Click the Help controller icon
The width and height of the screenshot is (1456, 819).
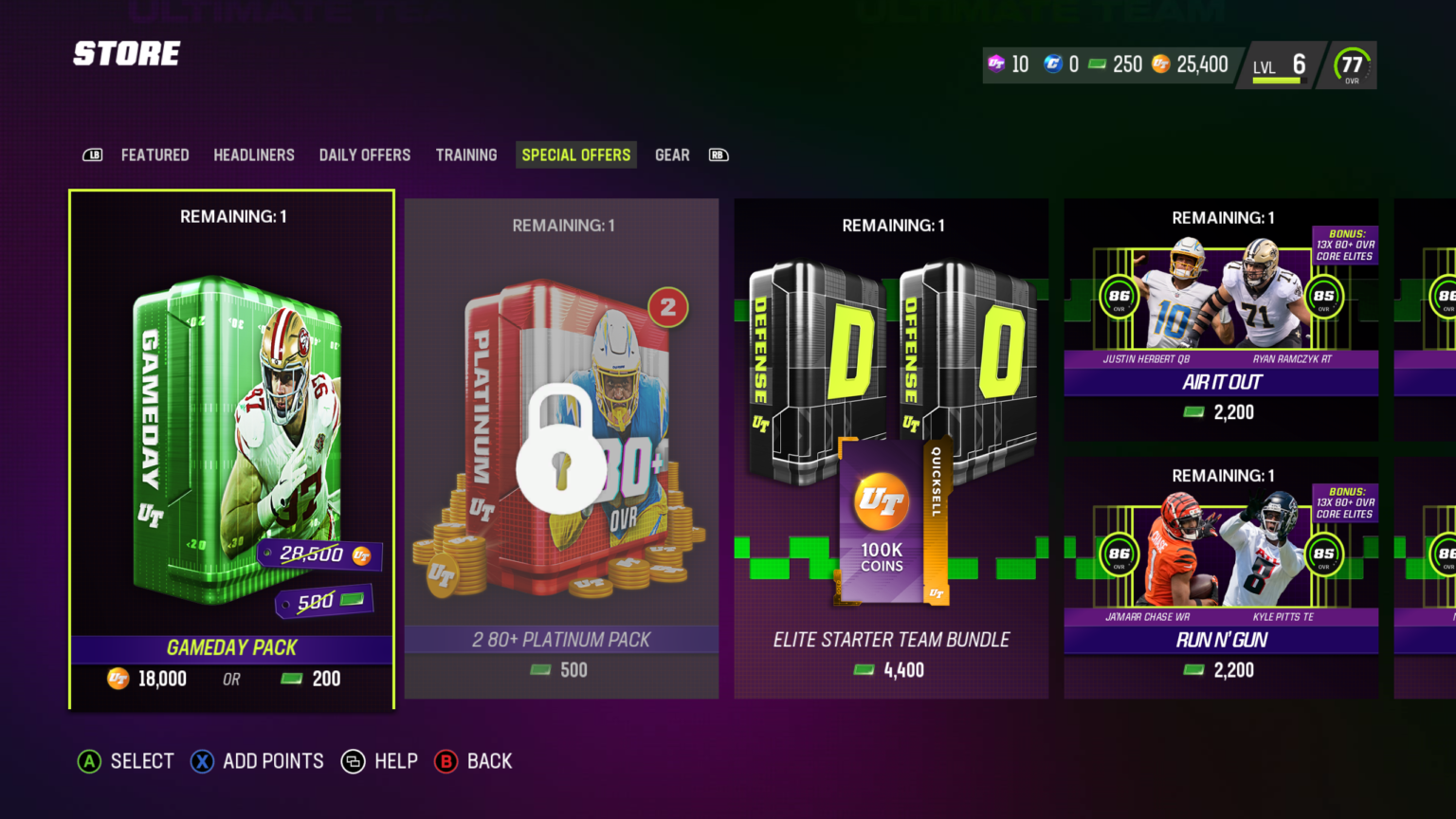click(355, 761)
